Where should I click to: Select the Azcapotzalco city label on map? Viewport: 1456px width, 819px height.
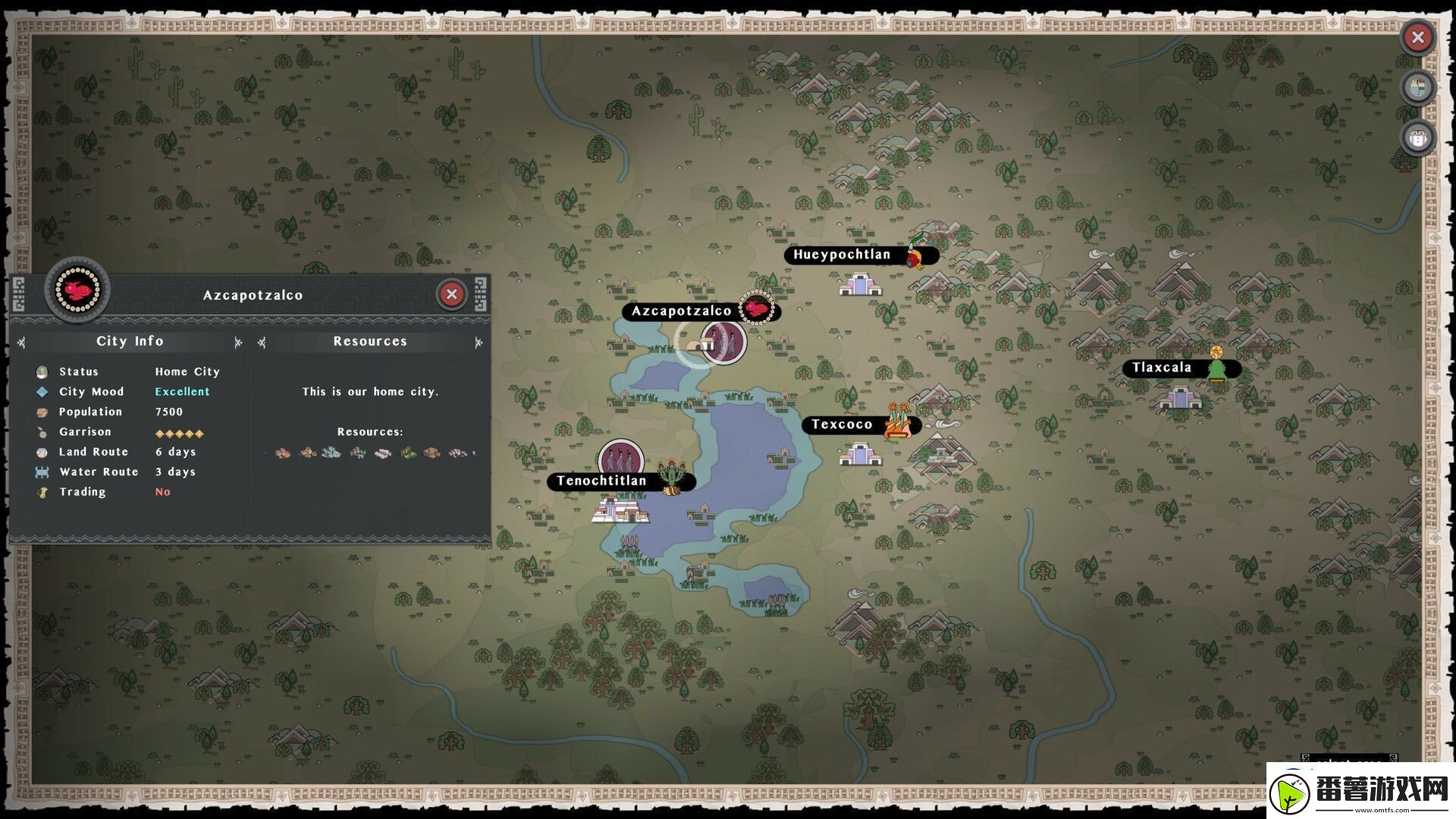tap(681, 311)
